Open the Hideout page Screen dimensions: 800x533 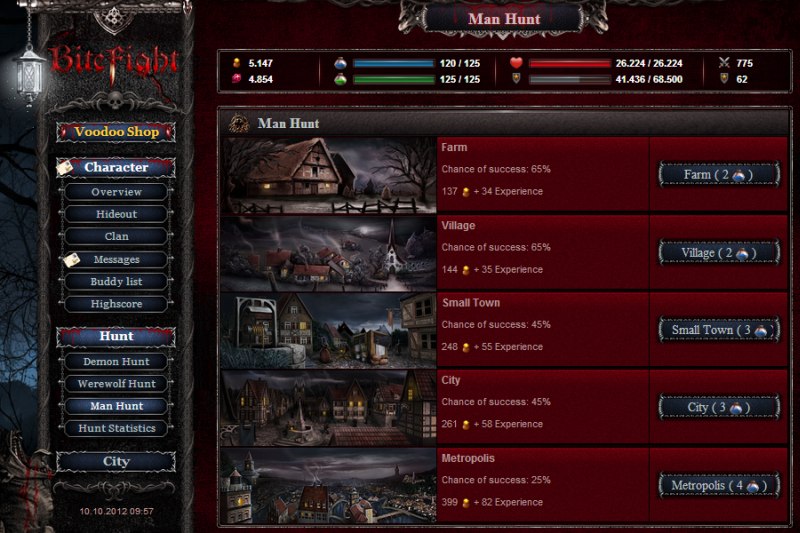click(116, 214)
